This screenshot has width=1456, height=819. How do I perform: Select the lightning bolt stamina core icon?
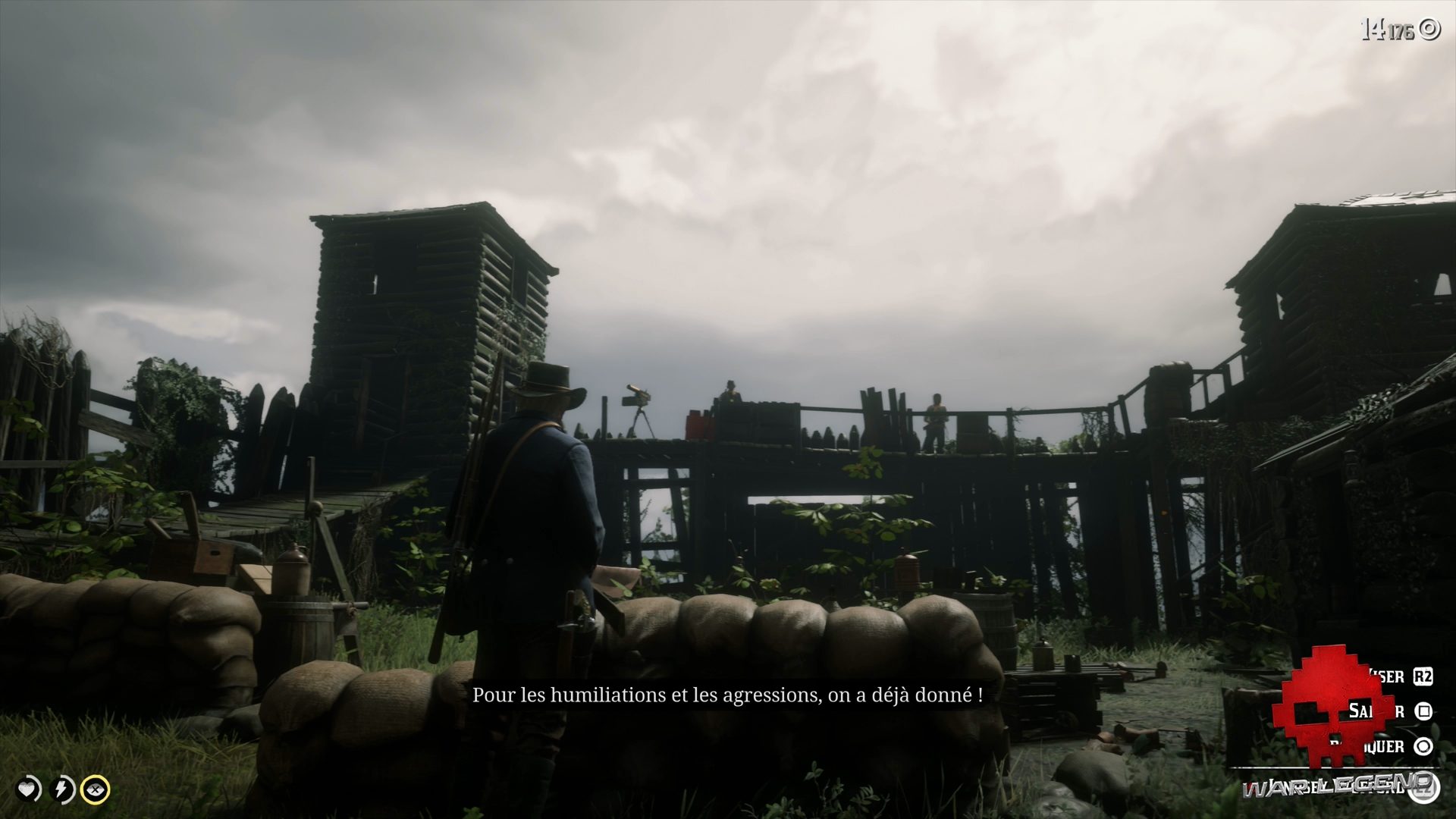tap(61, 789)
